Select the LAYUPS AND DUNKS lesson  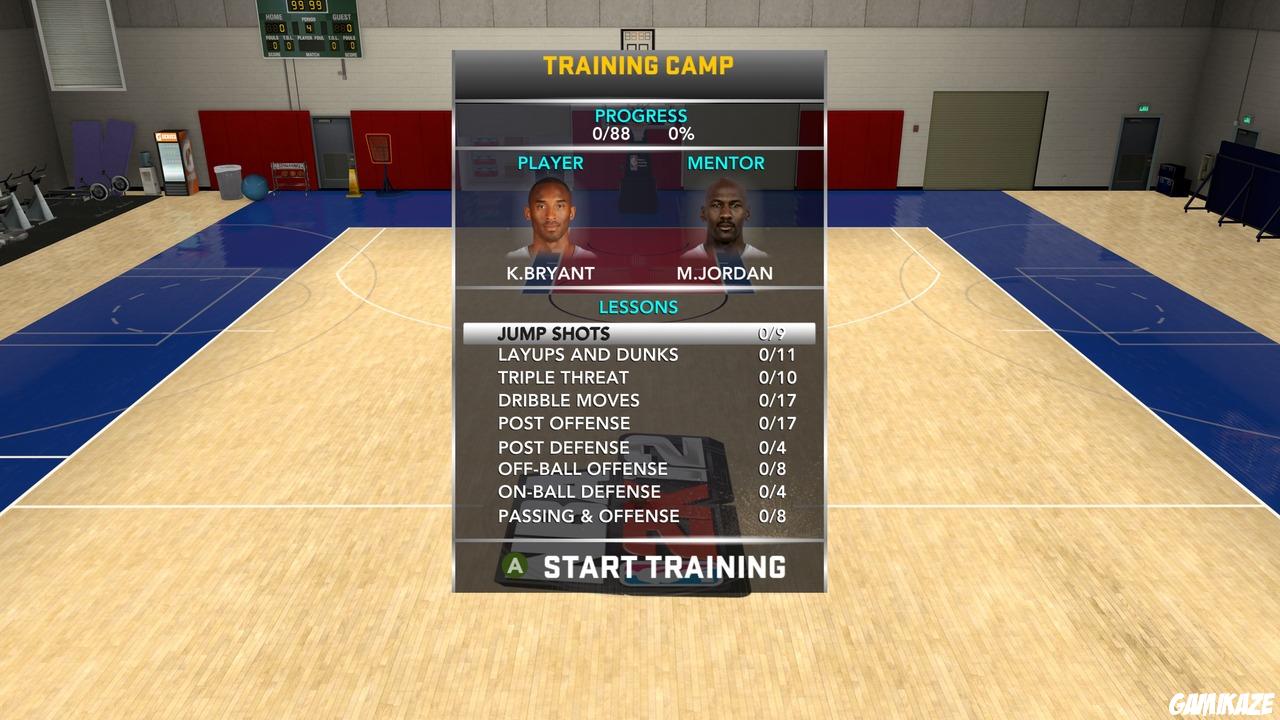tap(638, 354)
